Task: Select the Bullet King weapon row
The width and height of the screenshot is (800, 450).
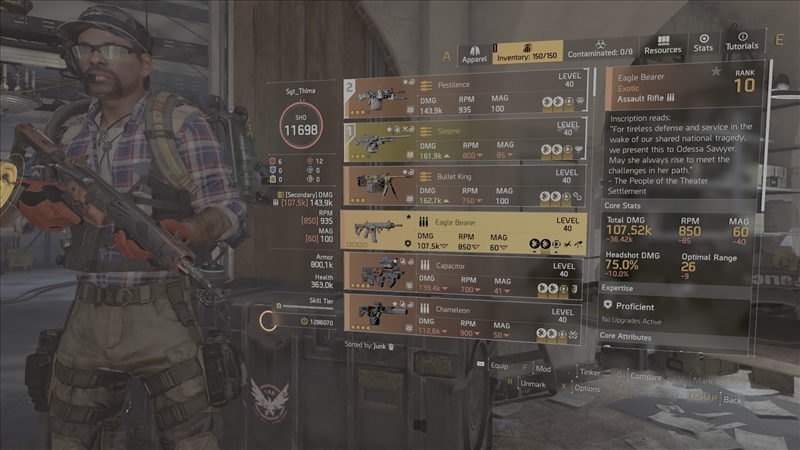Action: (464, 185)
